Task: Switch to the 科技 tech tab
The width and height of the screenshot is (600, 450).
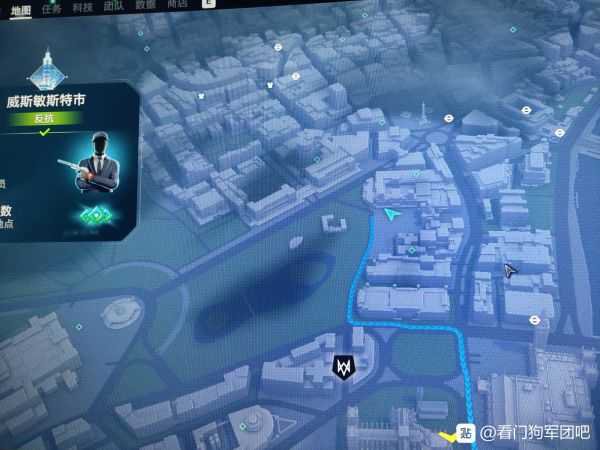Action: pyautogui.click(x=83, y=5)
